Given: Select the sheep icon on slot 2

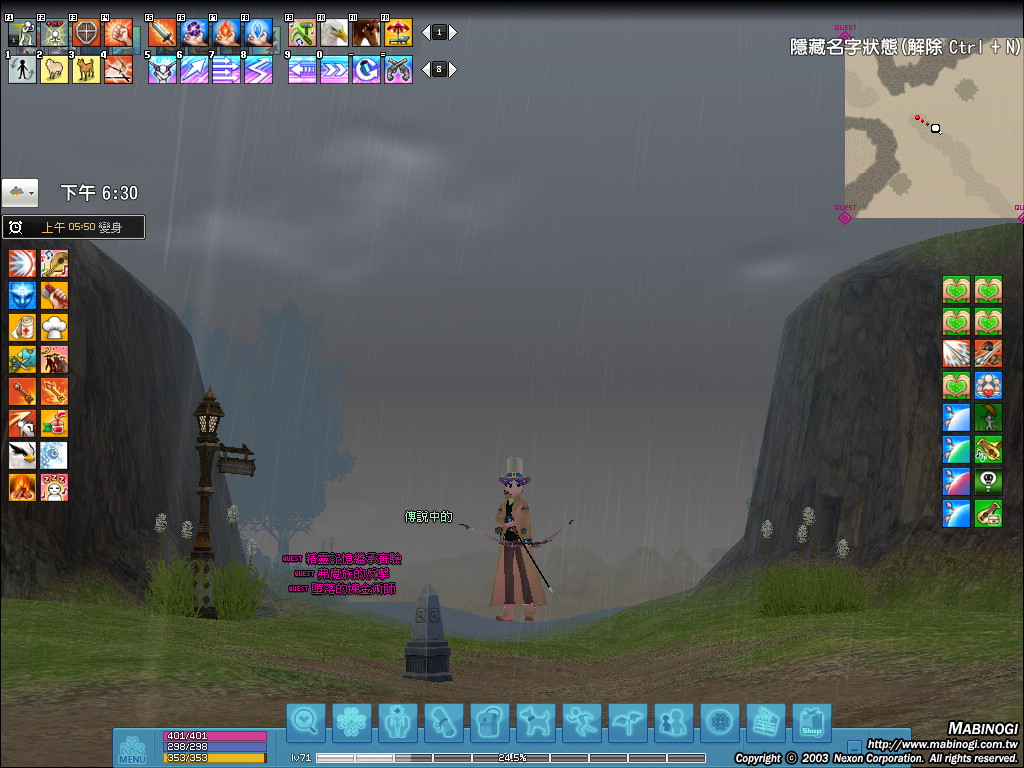Looking at the screenshot, I should tap(54, 69).
